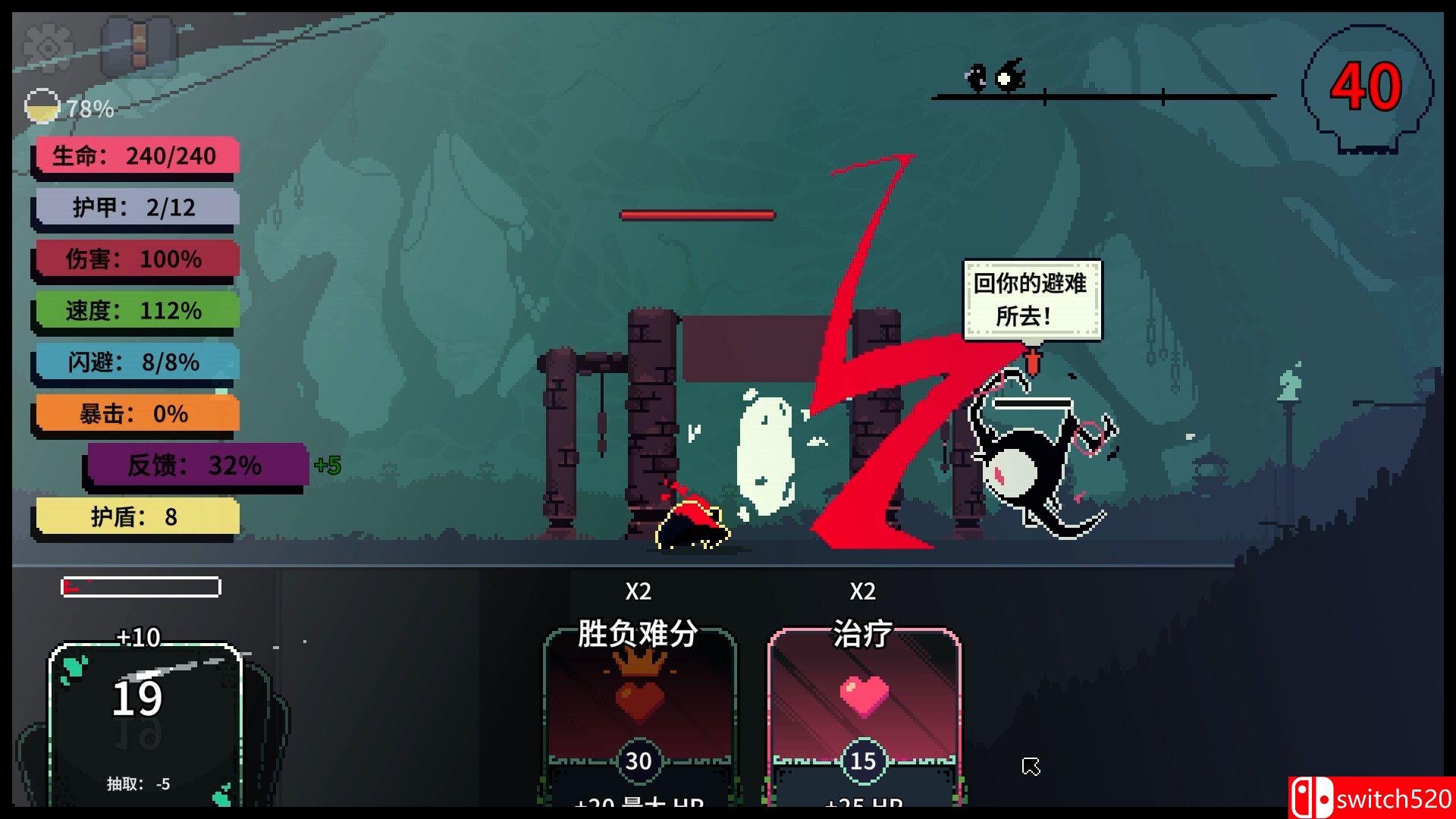
Task: Click the 护盾 8 stat bar
Action: point(135,516)
